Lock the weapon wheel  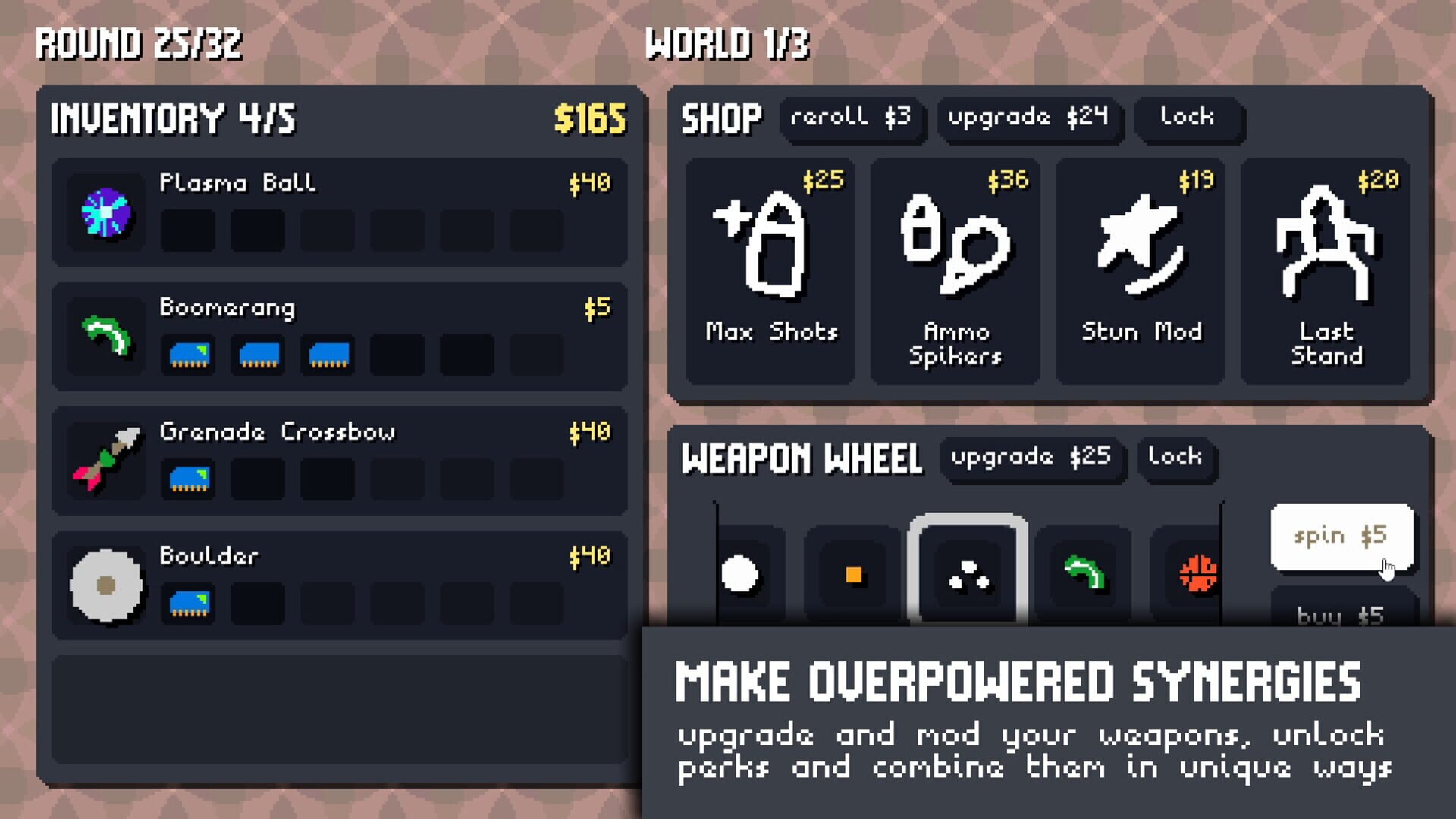(x=1177, y=457)
